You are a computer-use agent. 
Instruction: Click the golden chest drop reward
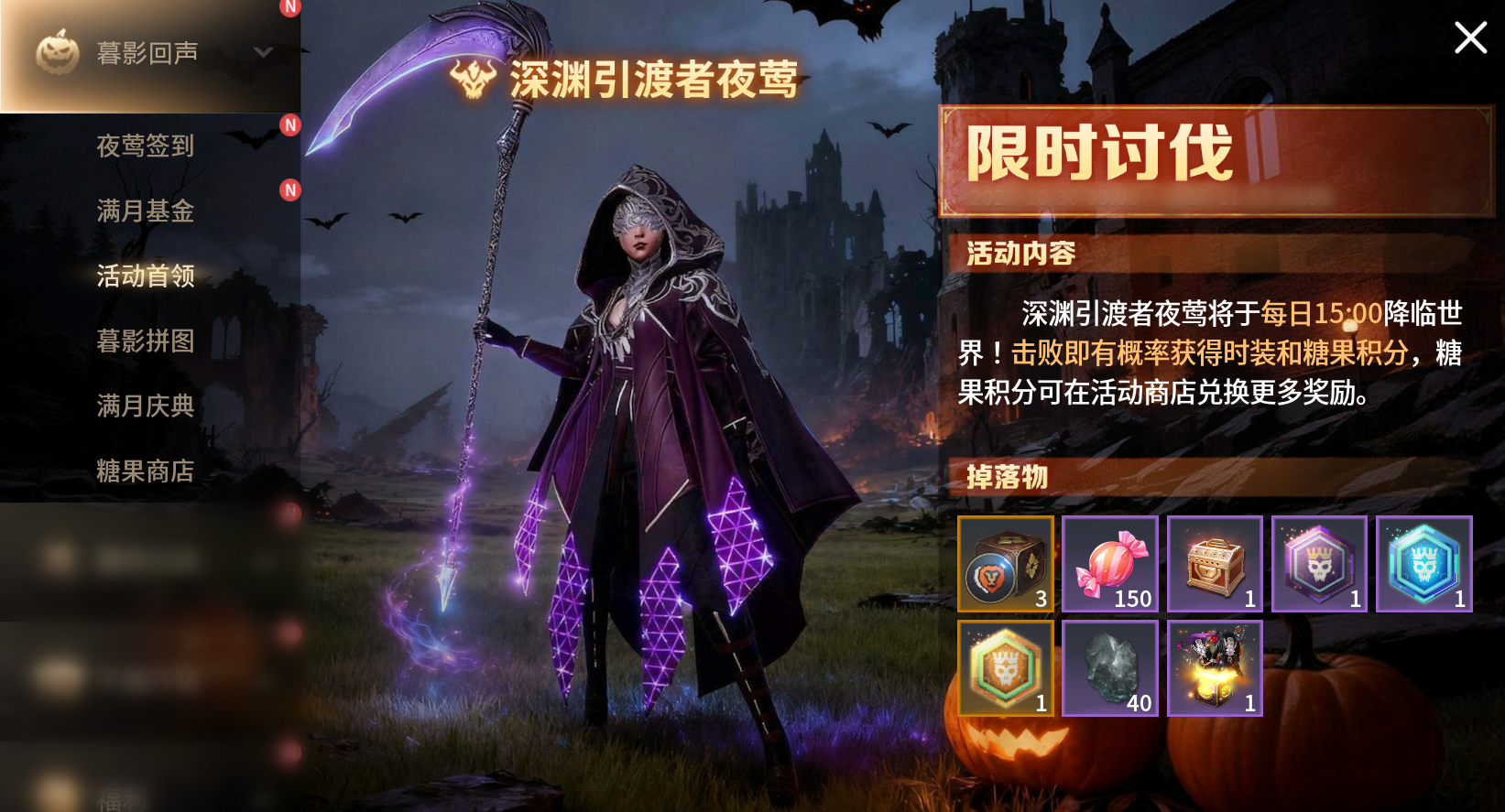(1215, 564)
